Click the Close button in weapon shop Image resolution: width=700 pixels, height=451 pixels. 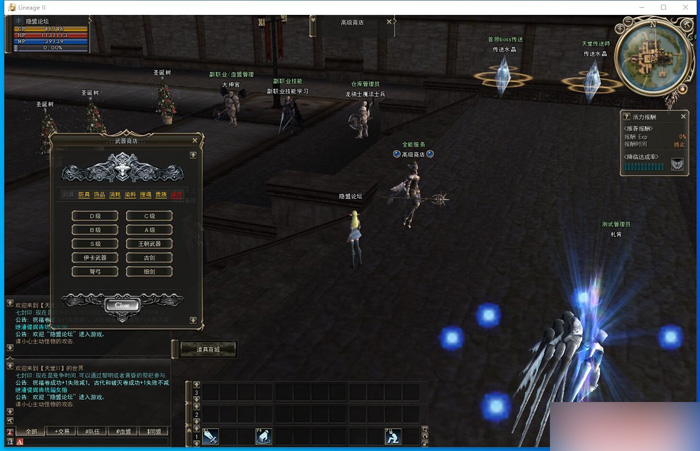coord(122,303)
